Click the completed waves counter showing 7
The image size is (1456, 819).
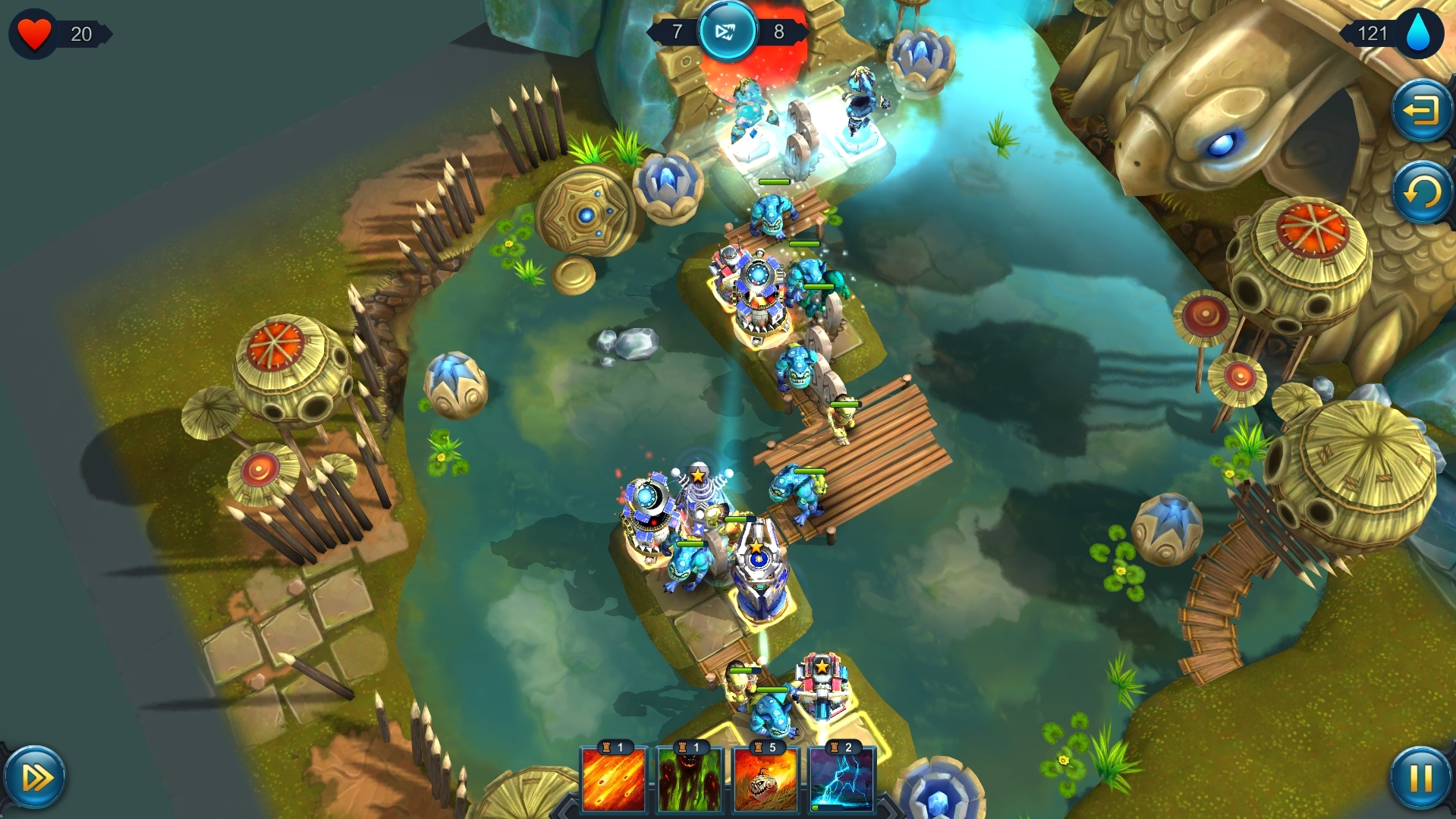click(x=678, y=33)
